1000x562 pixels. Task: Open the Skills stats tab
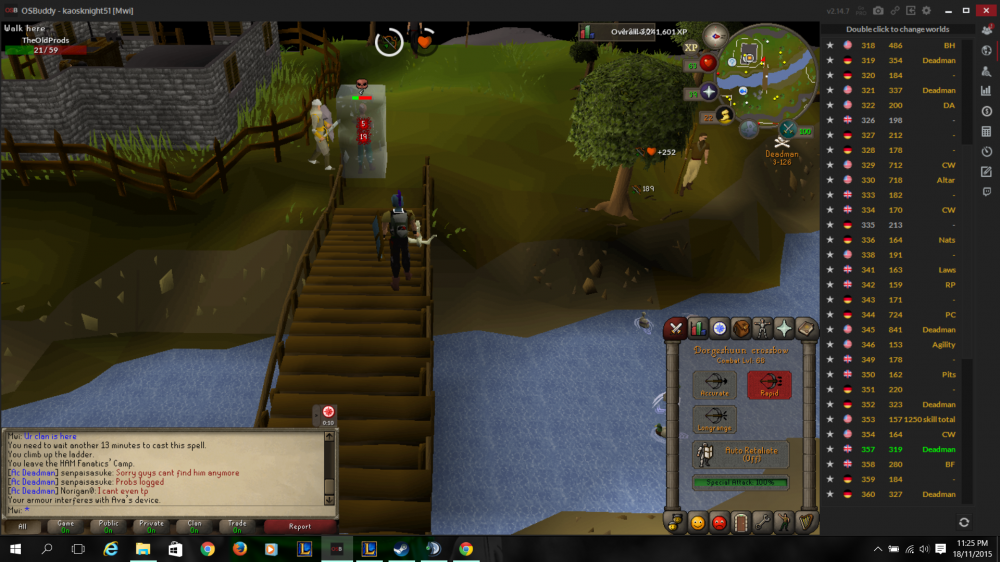[697, 328]
